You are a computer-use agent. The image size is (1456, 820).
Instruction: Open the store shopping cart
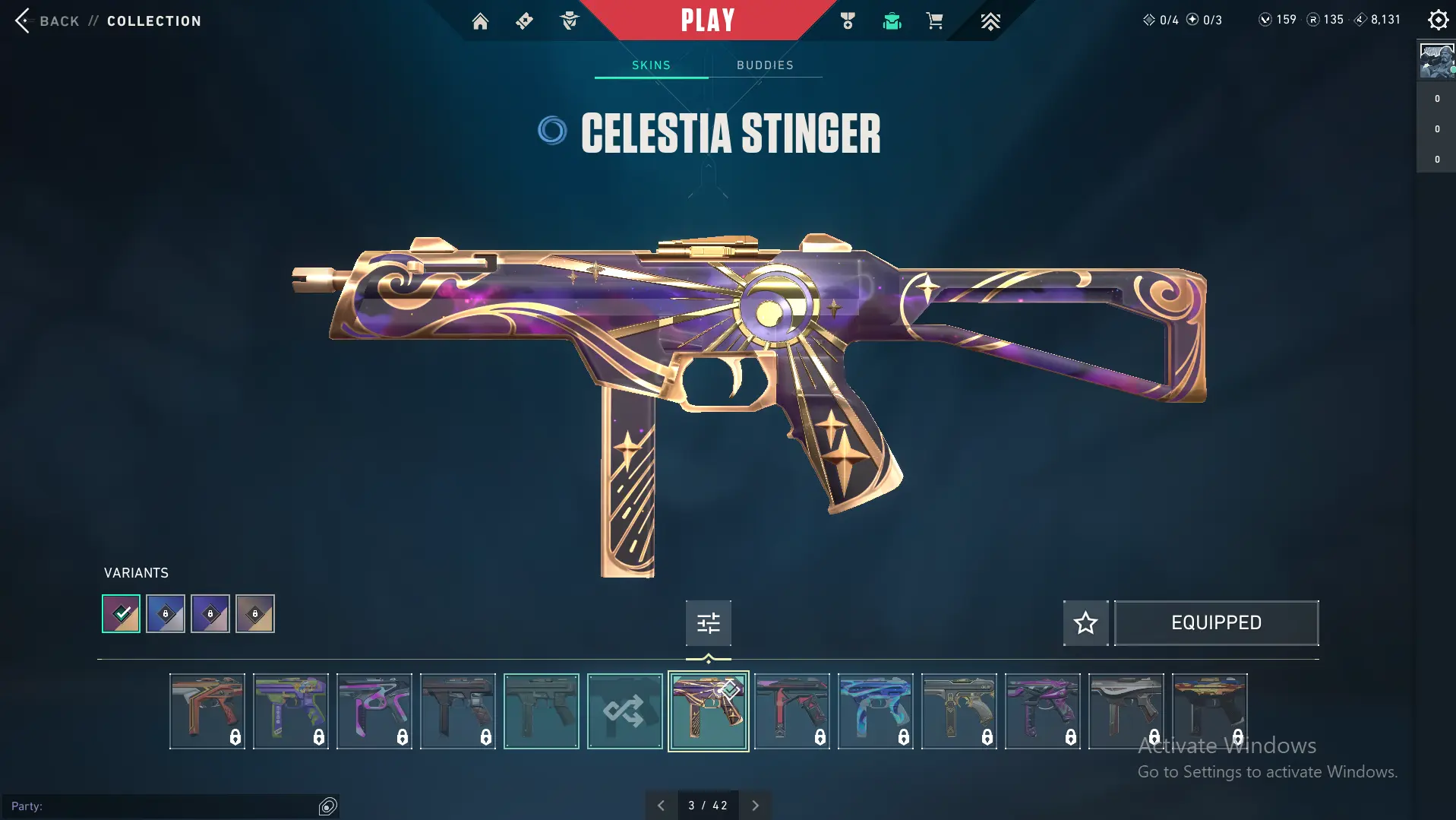pos(934,21)
